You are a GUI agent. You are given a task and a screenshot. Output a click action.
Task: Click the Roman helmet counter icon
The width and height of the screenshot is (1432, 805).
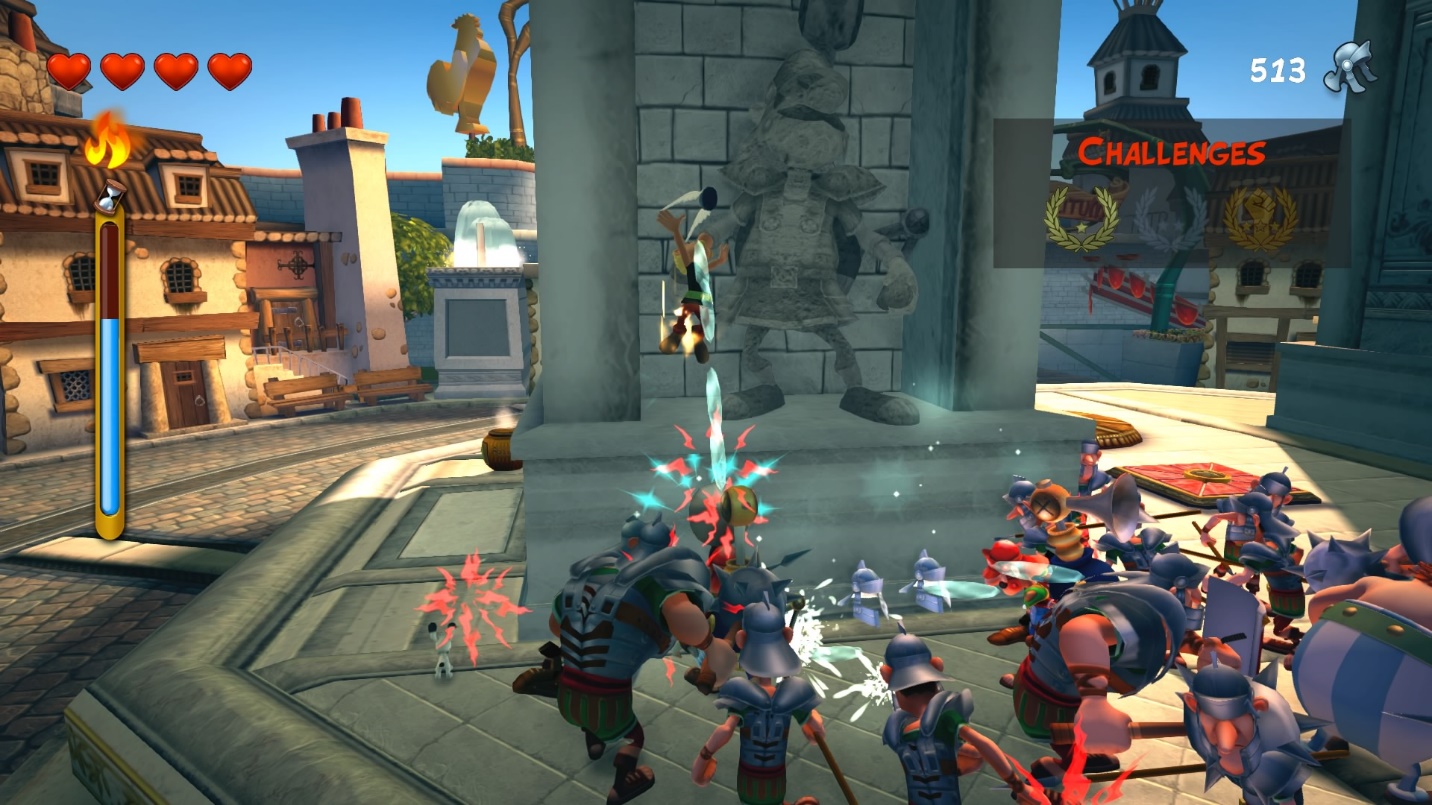pos(1350,68)
